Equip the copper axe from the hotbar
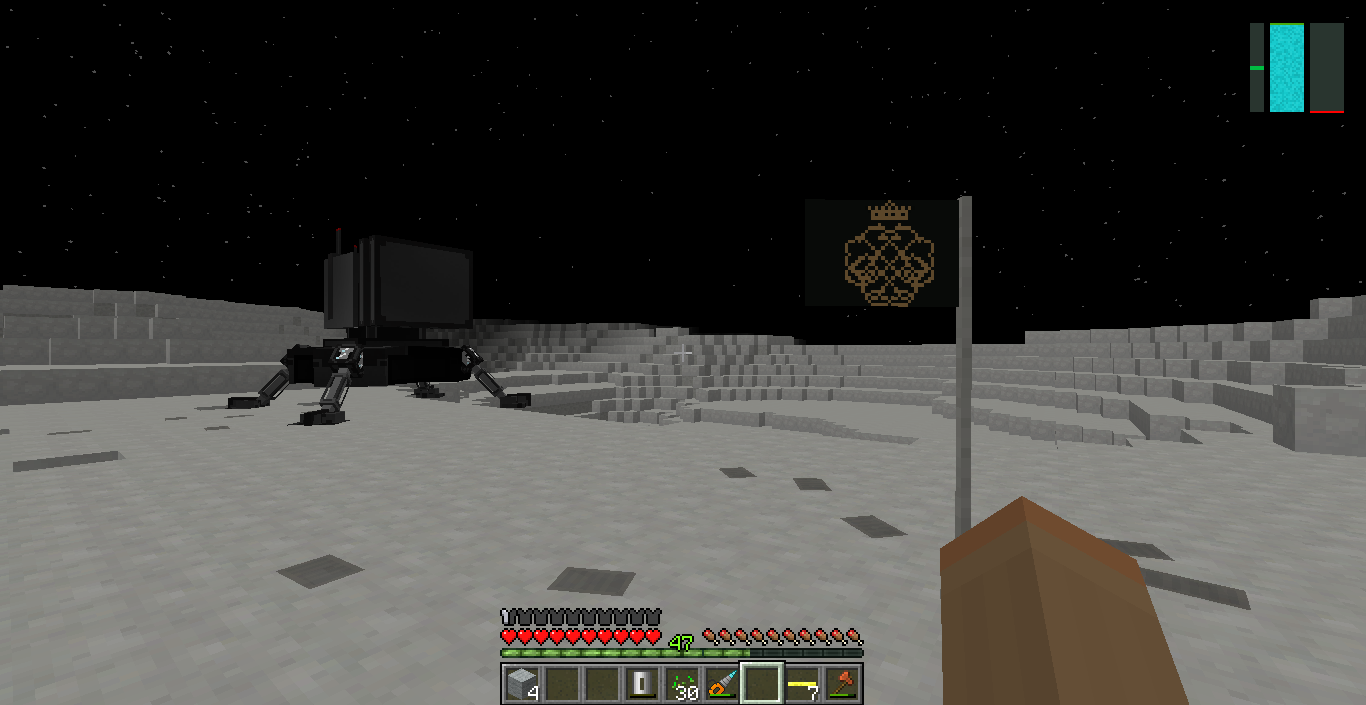This screenshot has height=705, width=1366. click(842, 684)
